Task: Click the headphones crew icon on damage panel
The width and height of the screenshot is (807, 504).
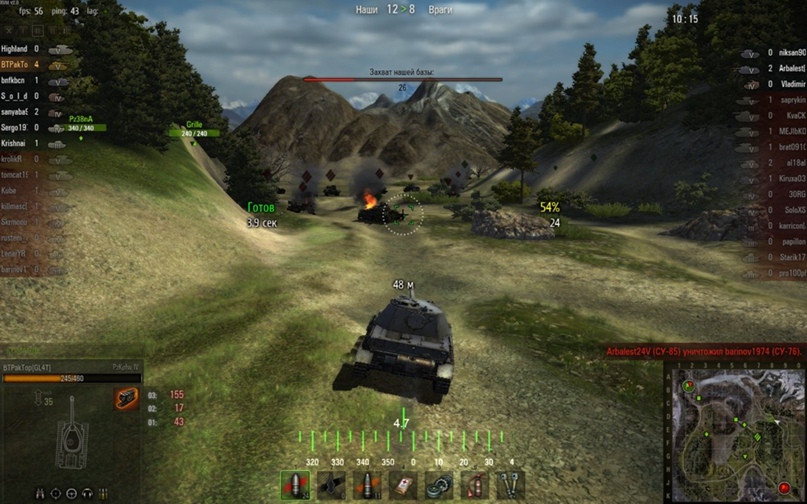Action: (87, 493)
